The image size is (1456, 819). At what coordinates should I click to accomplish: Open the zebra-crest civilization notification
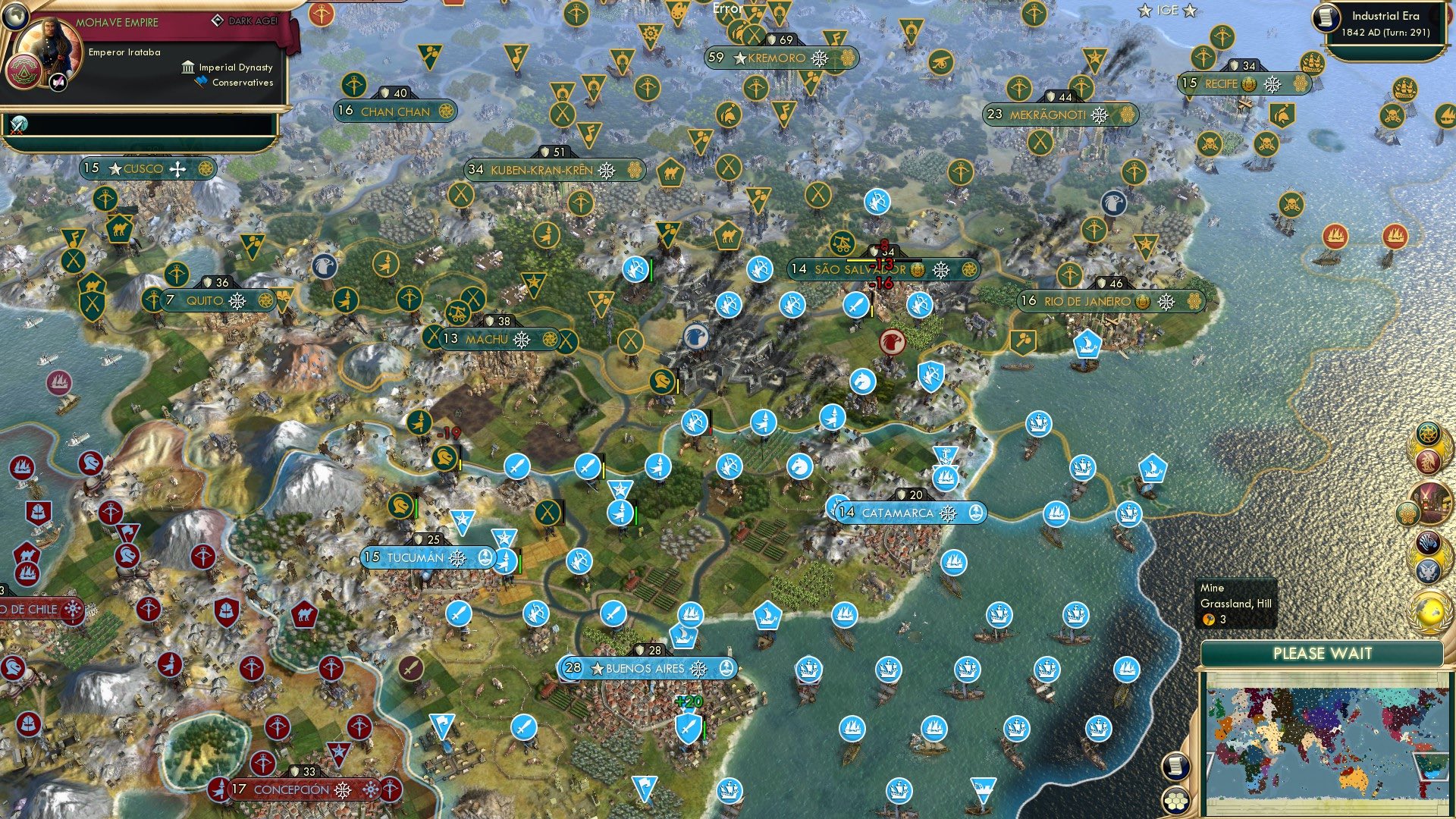1429,544
